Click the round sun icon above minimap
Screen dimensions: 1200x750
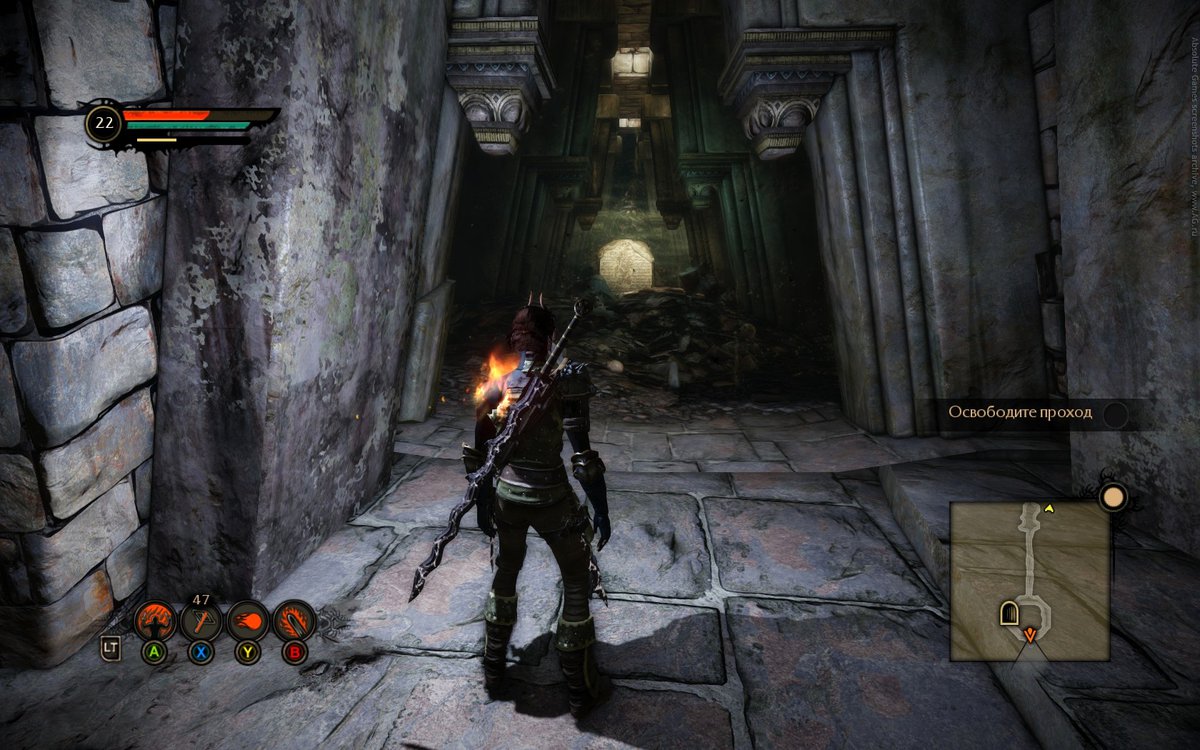coord(1113,496)
